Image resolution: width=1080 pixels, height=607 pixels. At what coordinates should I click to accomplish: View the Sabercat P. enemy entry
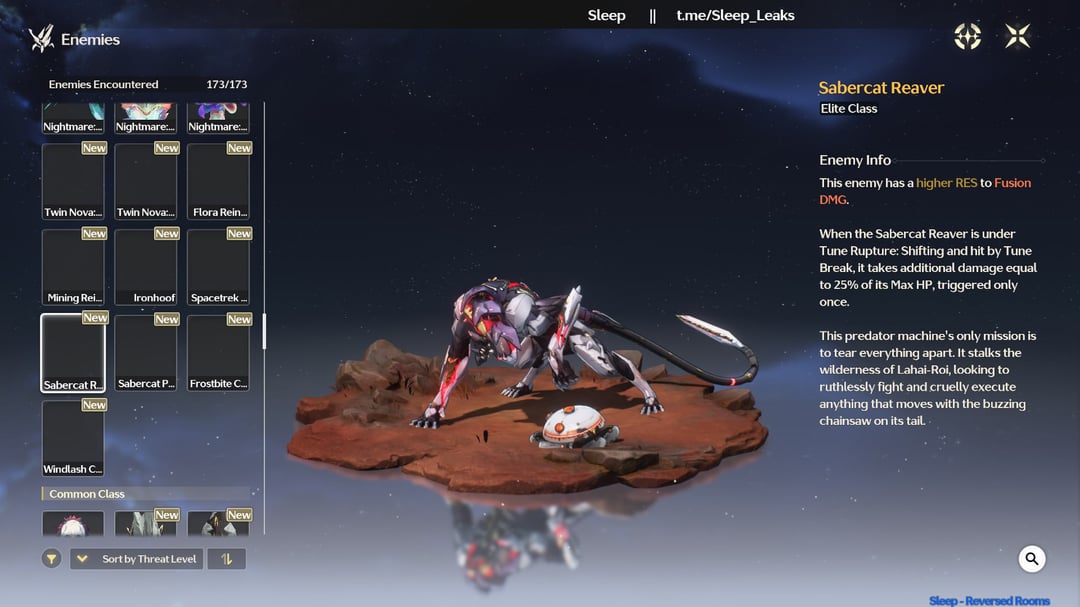(x=145, y=353)
